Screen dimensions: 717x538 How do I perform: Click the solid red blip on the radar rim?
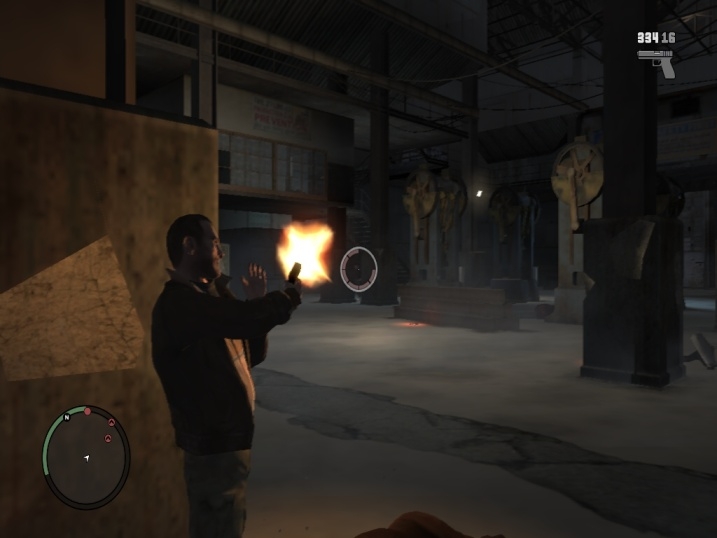(x=87, y=411)
